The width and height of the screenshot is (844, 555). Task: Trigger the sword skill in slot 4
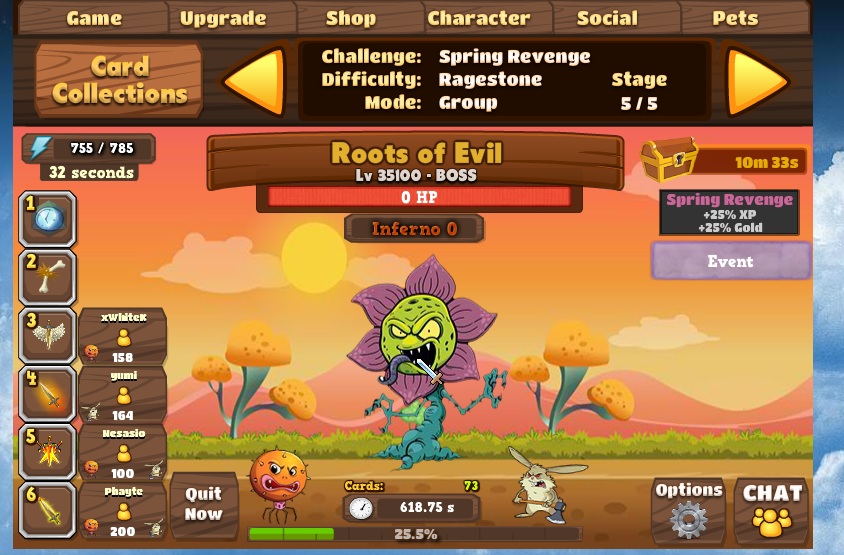coord(47,394)
